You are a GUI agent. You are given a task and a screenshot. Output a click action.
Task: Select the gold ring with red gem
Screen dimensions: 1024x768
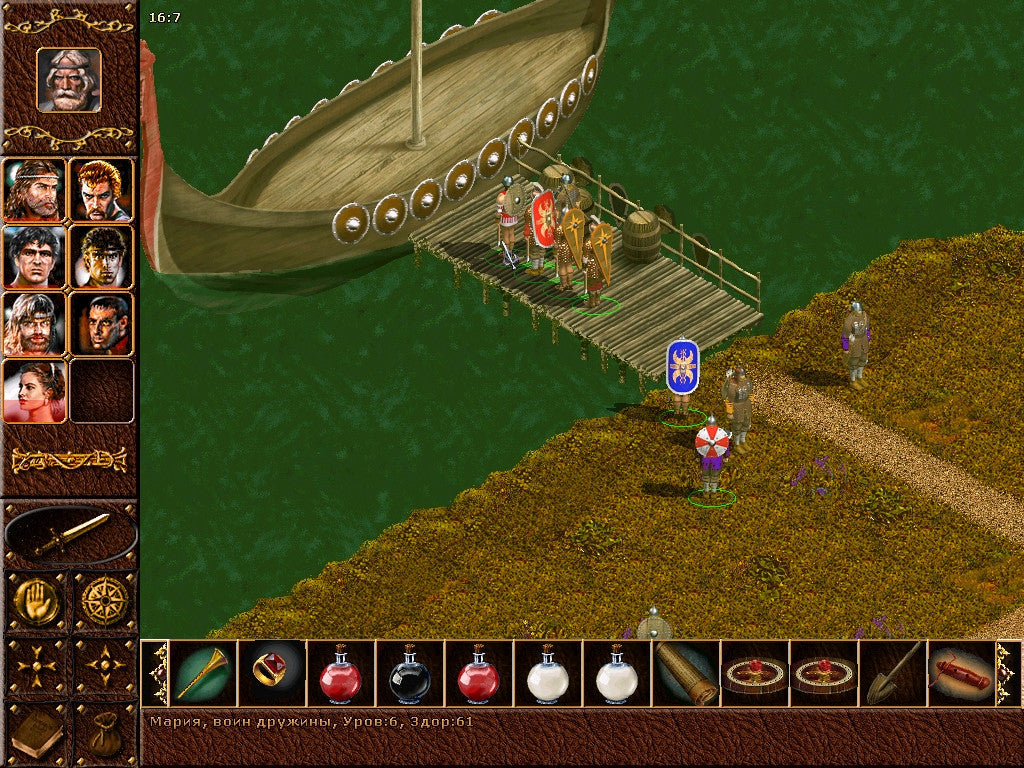(272, 674)
